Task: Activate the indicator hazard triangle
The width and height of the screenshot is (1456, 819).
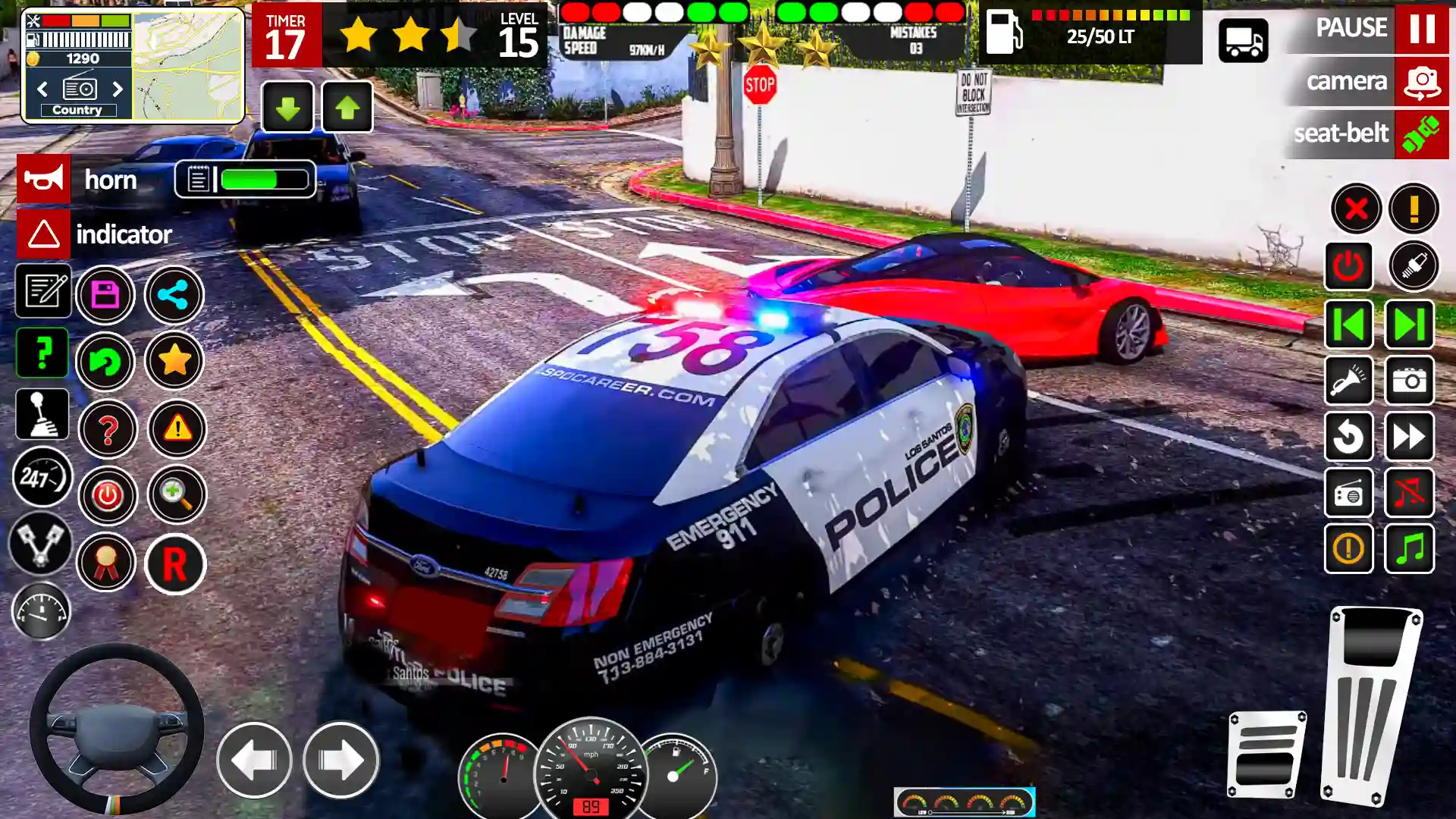Action: (x=44, y=234)
